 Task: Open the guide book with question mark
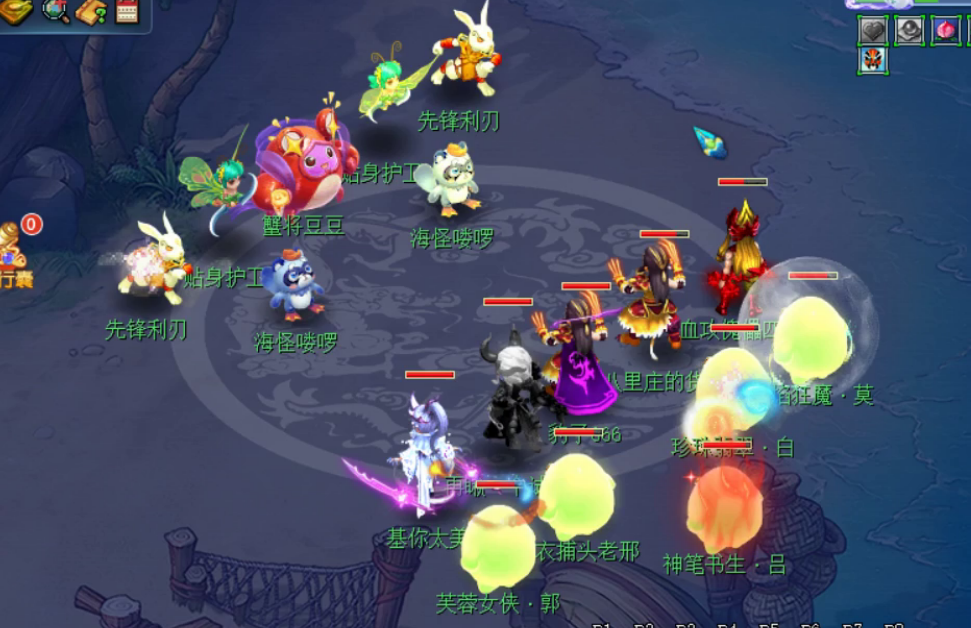click(92, 11)
